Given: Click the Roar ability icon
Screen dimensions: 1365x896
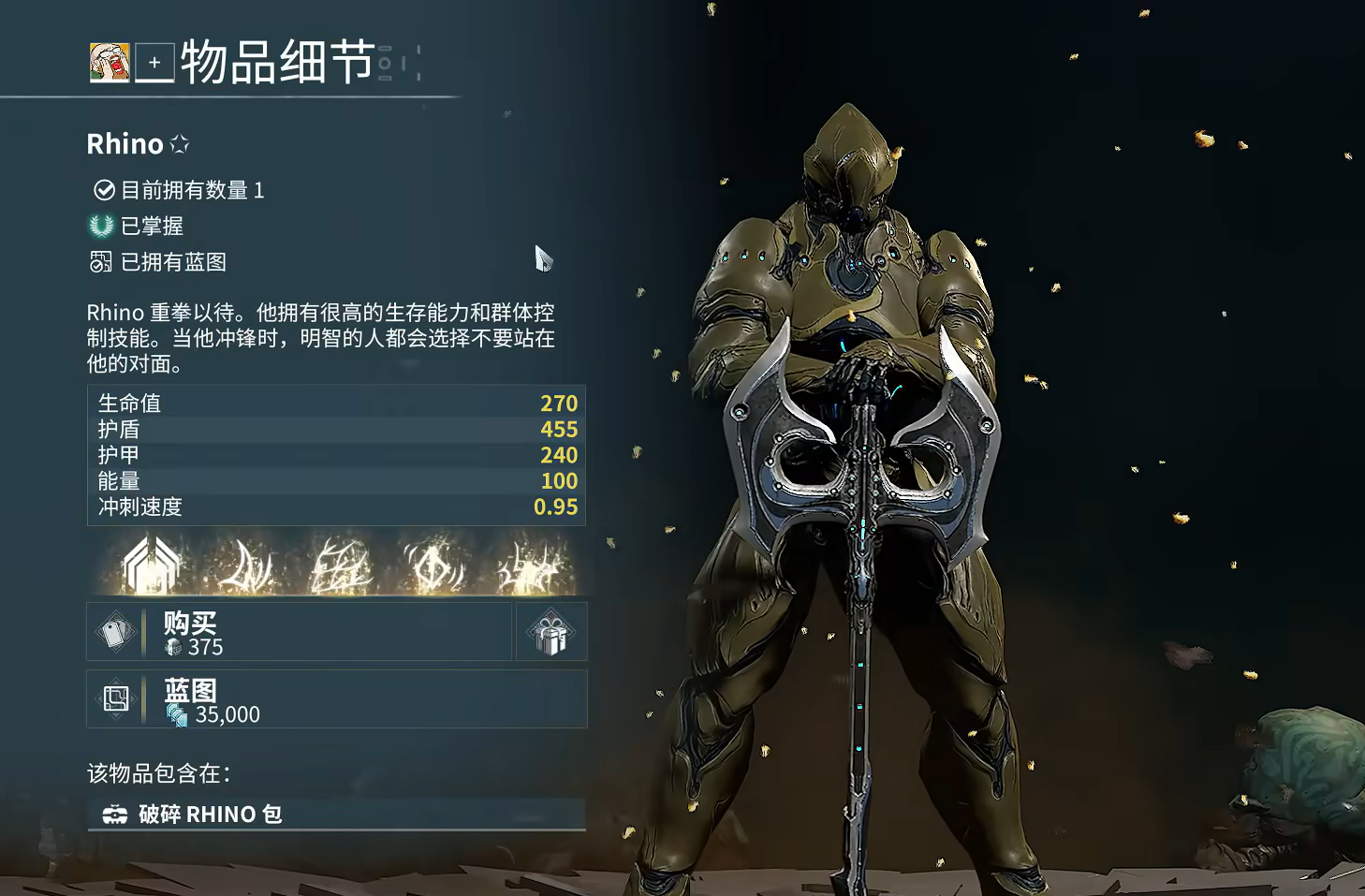Looking at the screenshot, I should [x=435, y=564].
